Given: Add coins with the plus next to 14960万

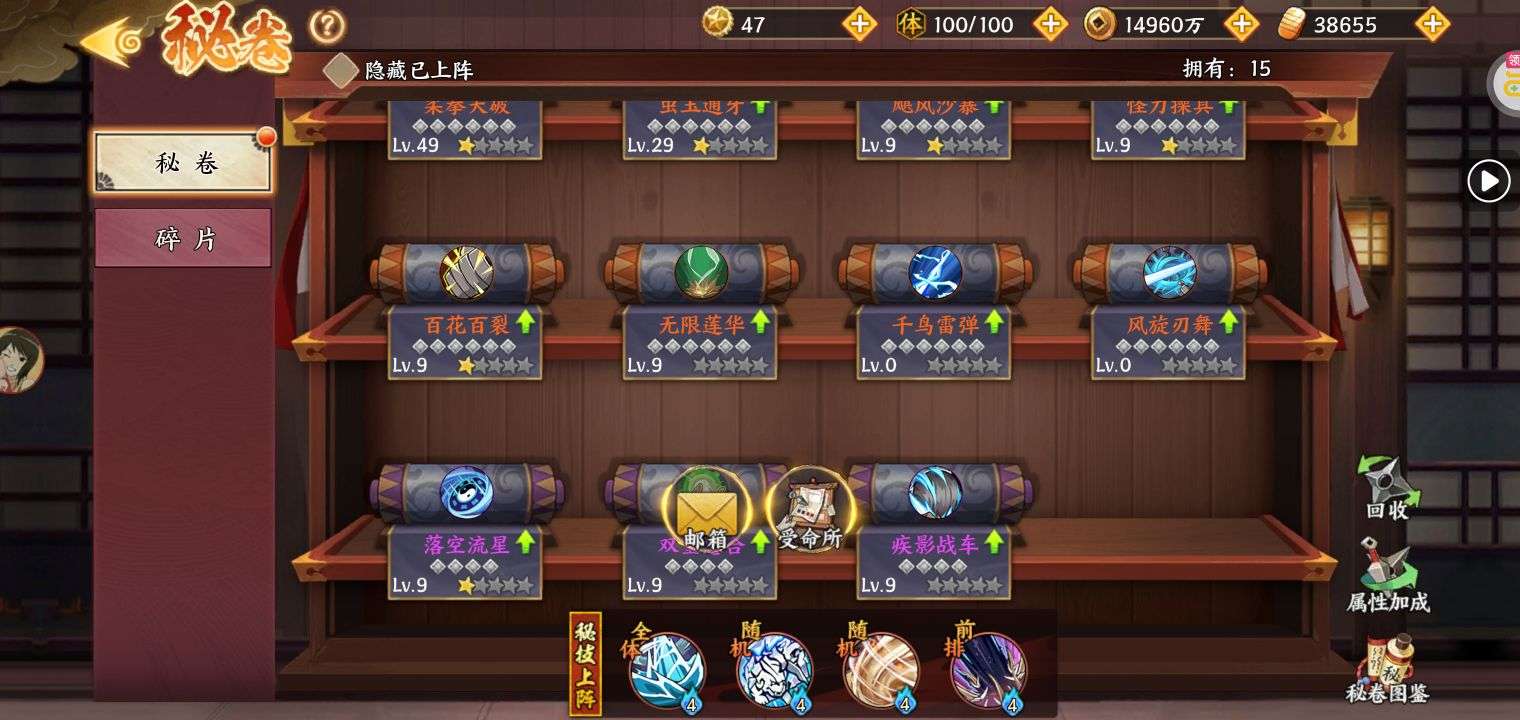Looking at the screenshot, I should [x=1241, y=24].
